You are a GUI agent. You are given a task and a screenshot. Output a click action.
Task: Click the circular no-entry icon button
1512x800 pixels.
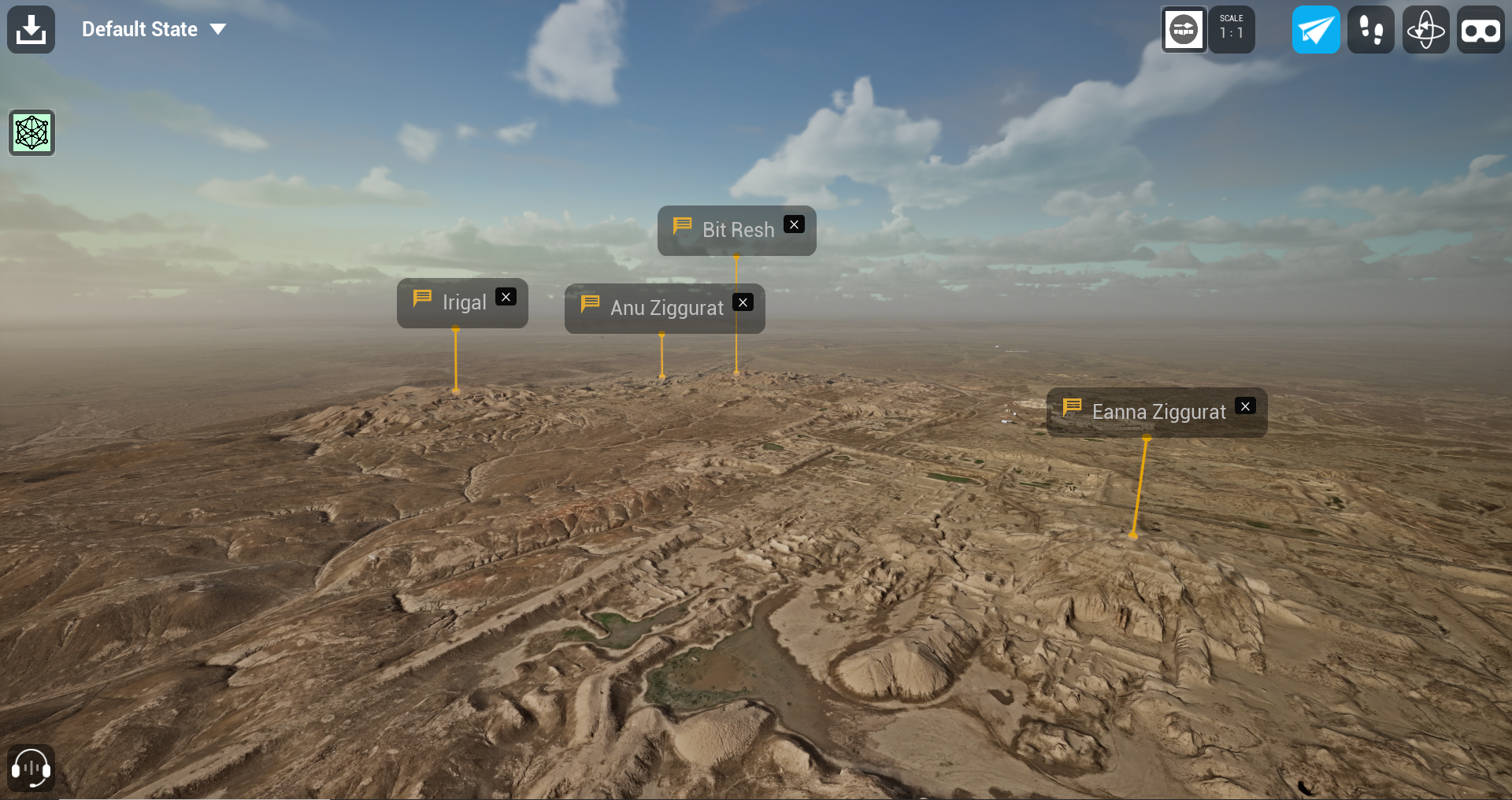[1184, 30]
